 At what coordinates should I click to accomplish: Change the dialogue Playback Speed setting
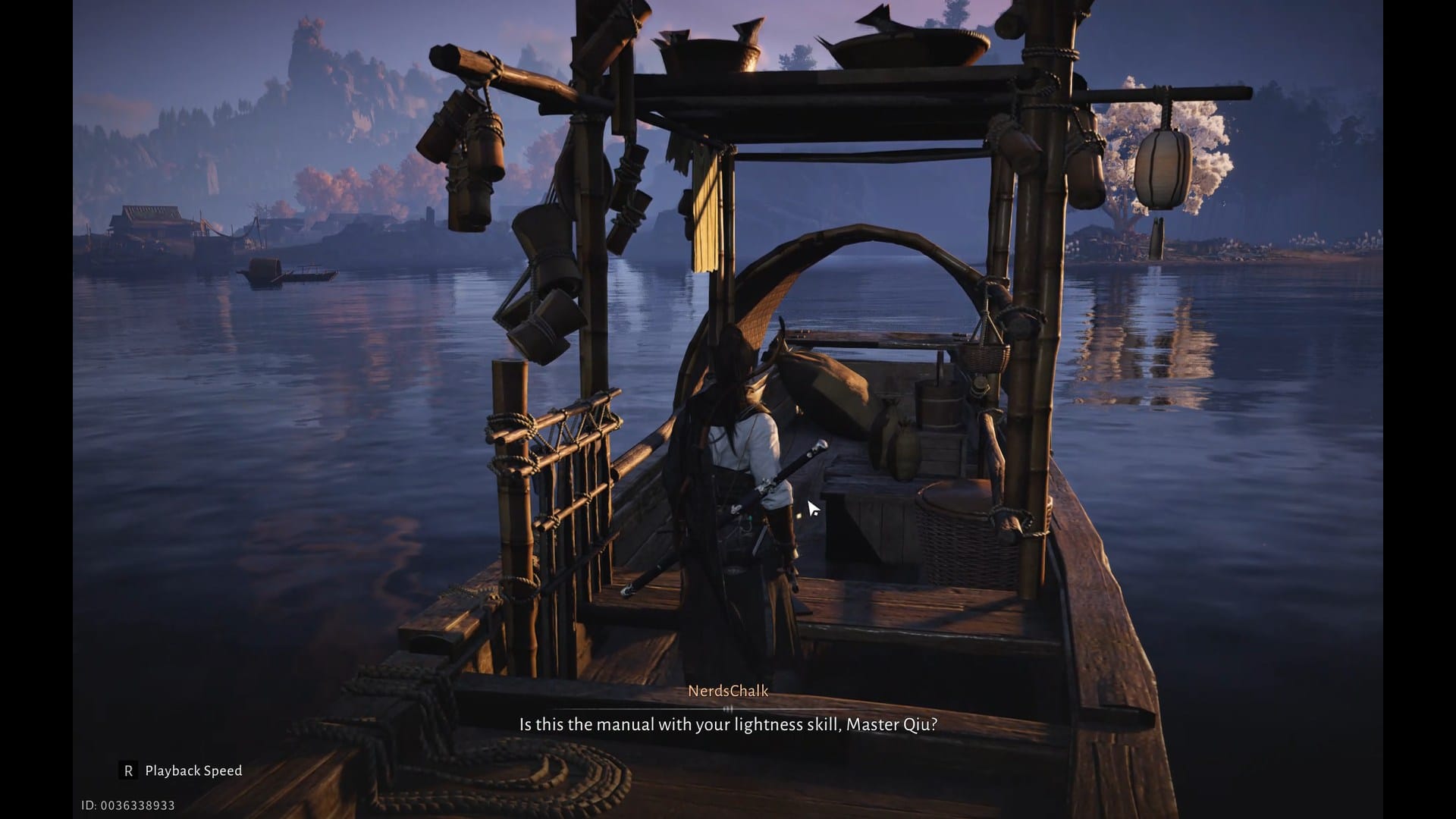click(182, 770)
